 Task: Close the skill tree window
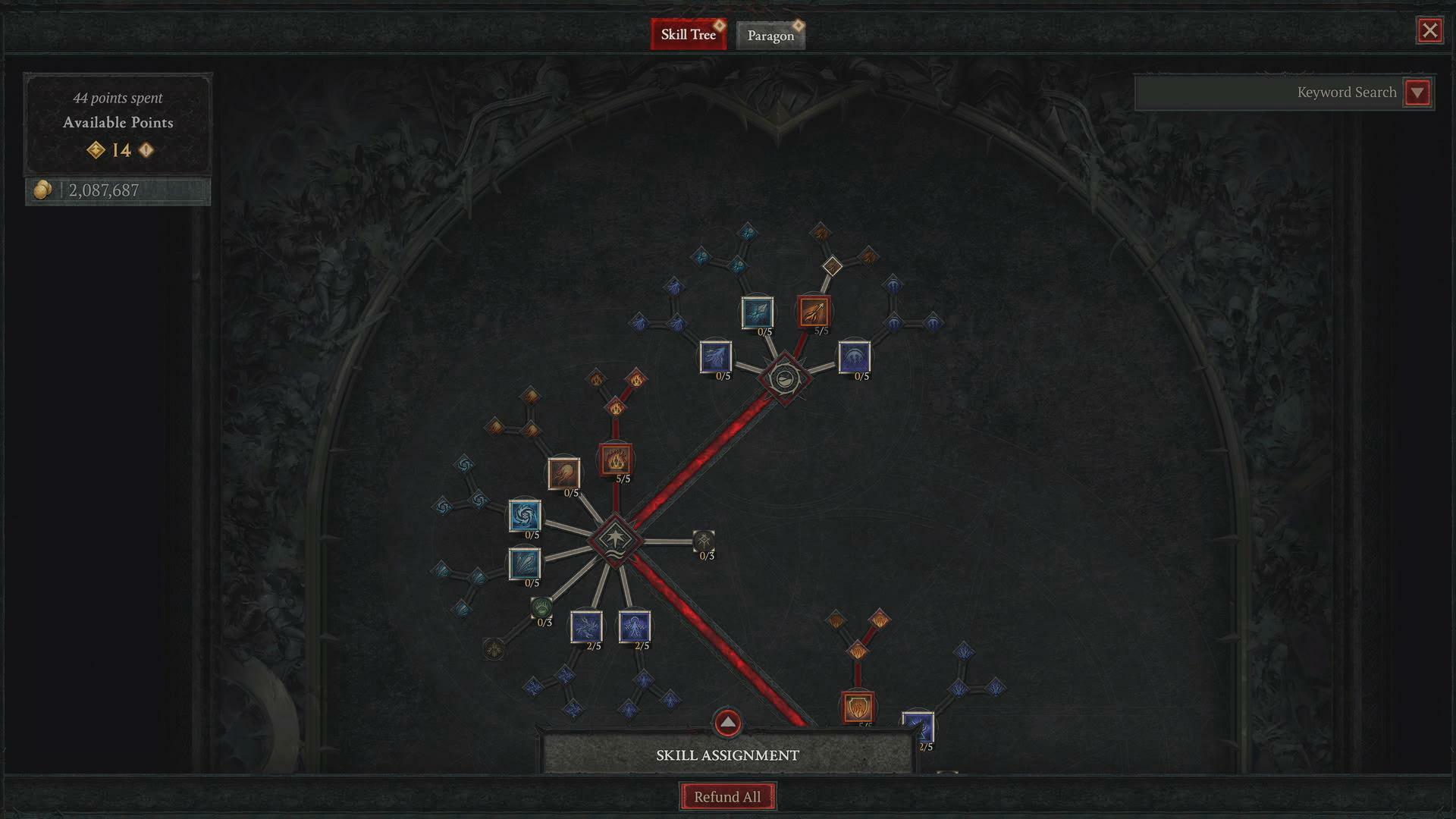(x=1429, y=30)
